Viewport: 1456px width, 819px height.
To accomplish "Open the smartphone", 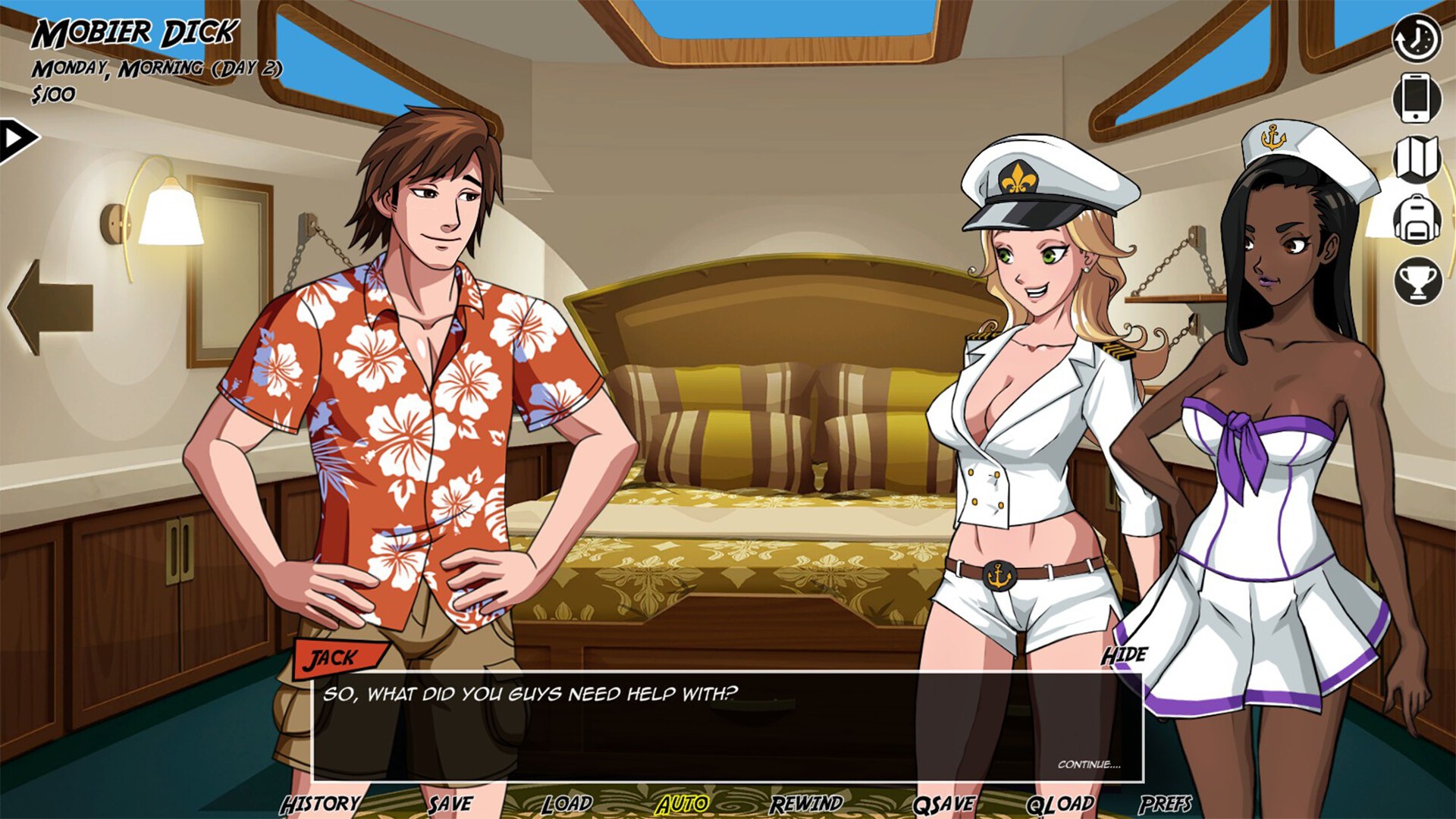I will pyautogui.click(x=1416, y=98).
